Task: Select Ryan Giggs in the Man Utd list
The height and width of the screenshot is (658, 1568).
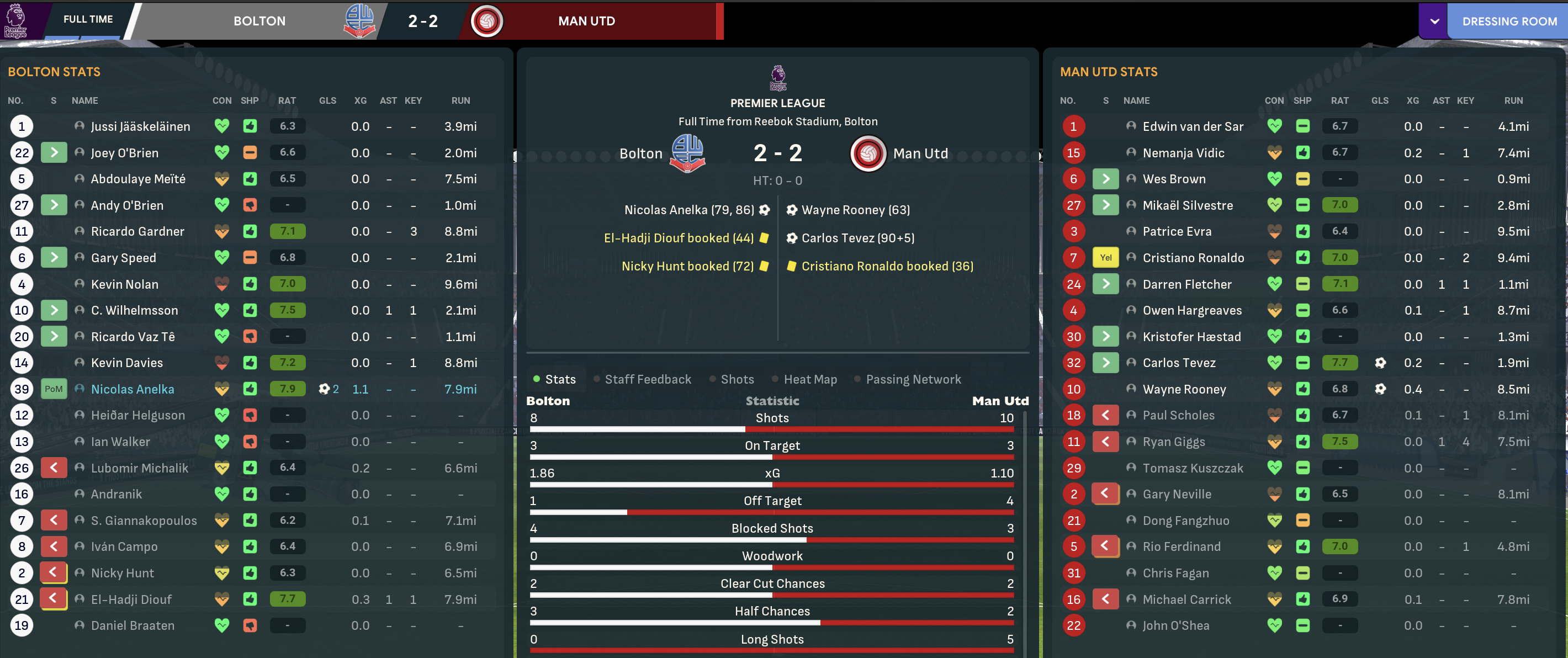Action: [x=1174, y=442]
